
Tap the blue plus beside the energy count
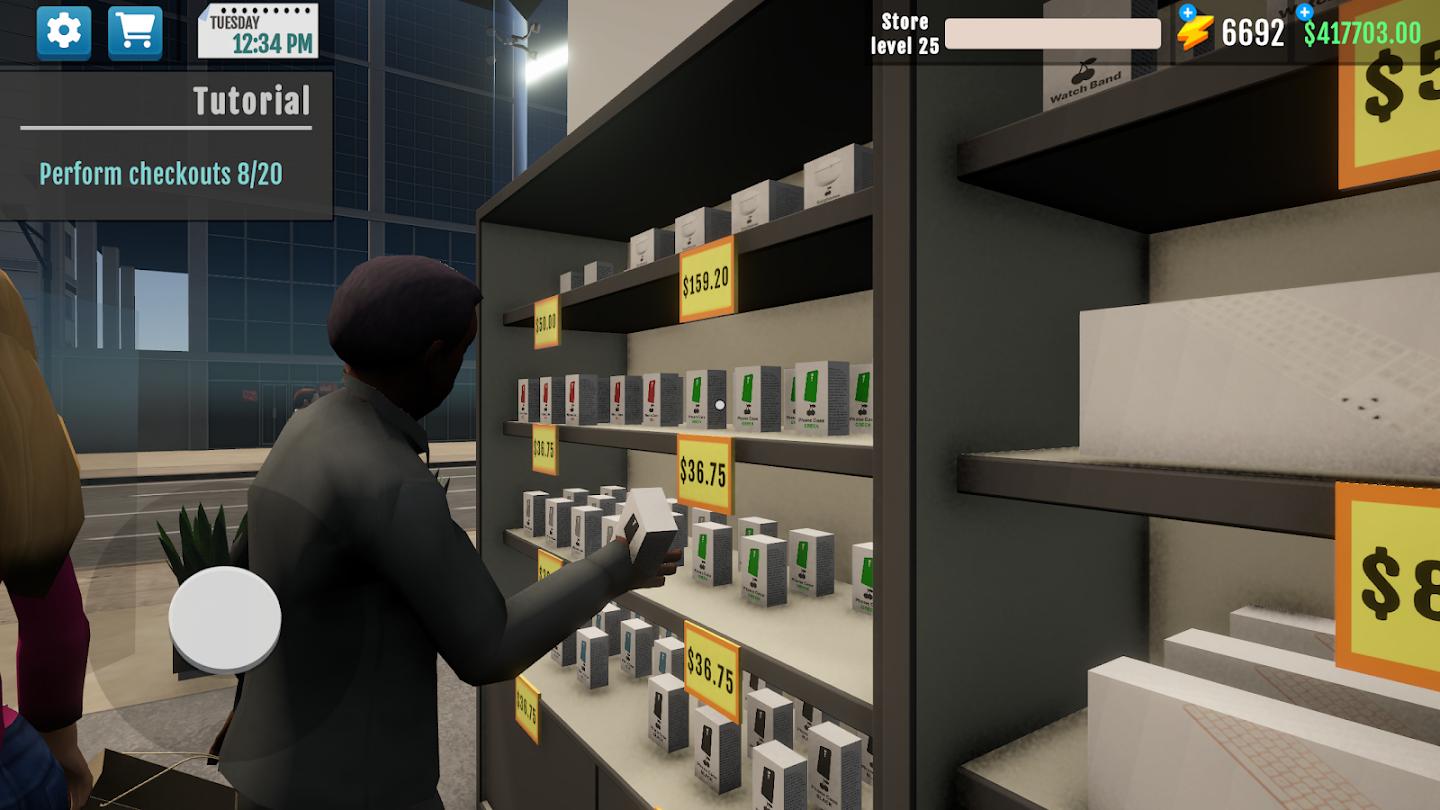click(1186, 12)
